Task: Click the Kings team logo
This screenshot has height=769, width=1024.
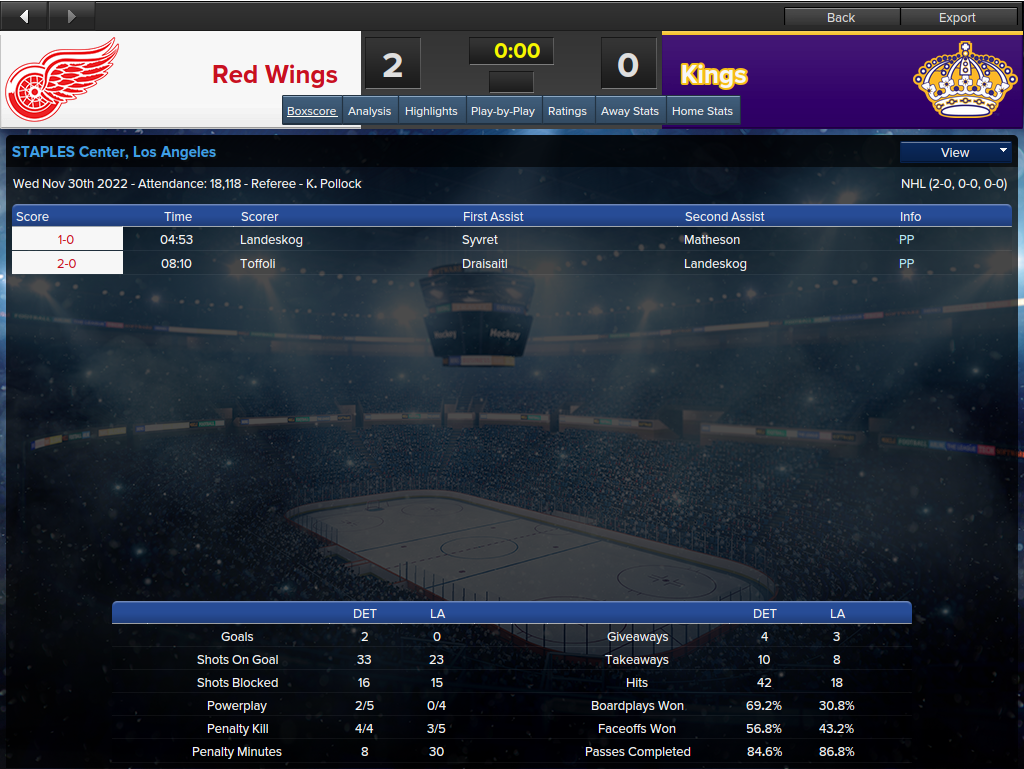Action: (x=961, y=78)
